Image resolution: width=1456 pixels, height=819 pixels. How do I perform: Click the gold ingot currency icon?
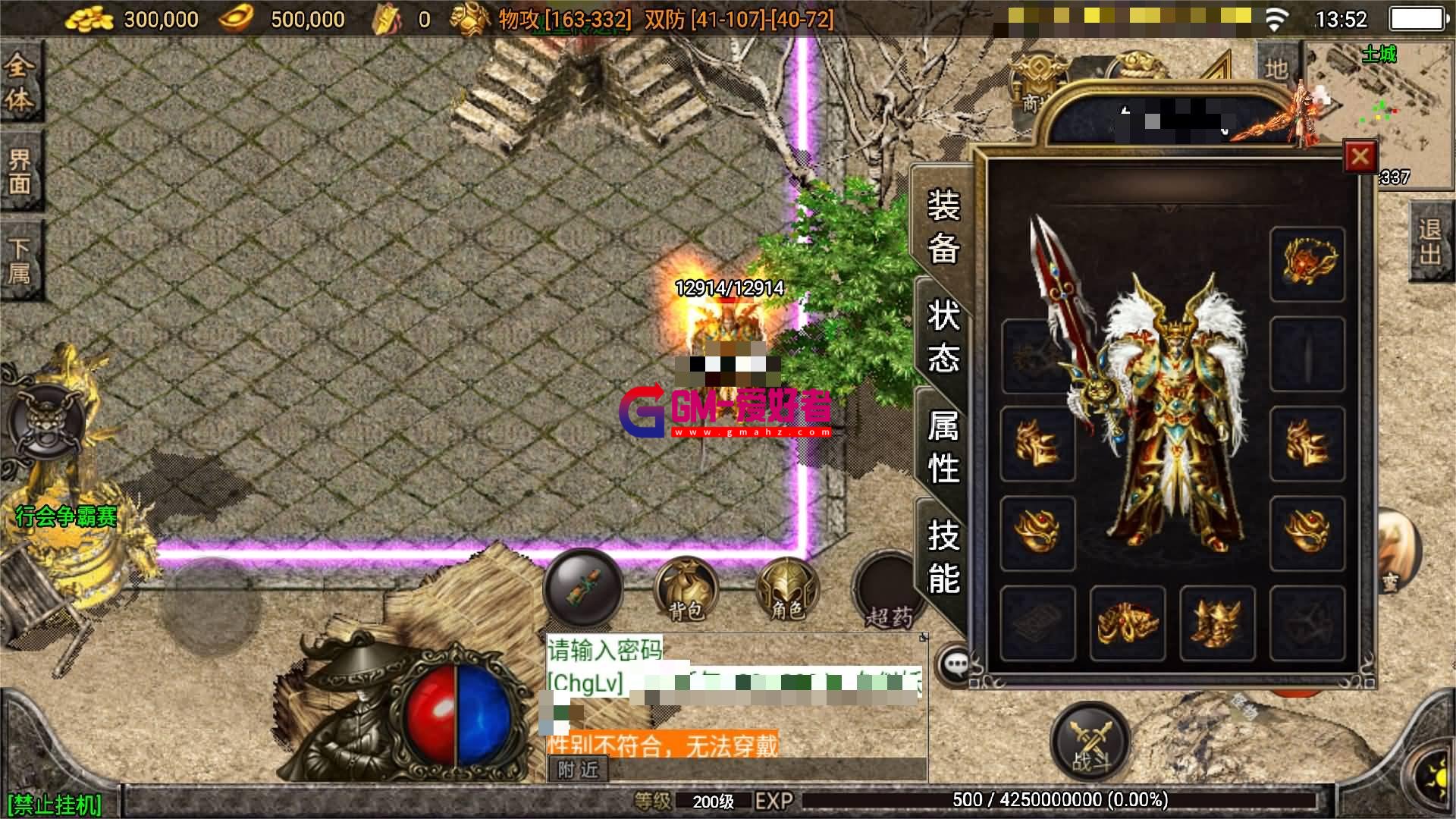click(x=235, y=18)
